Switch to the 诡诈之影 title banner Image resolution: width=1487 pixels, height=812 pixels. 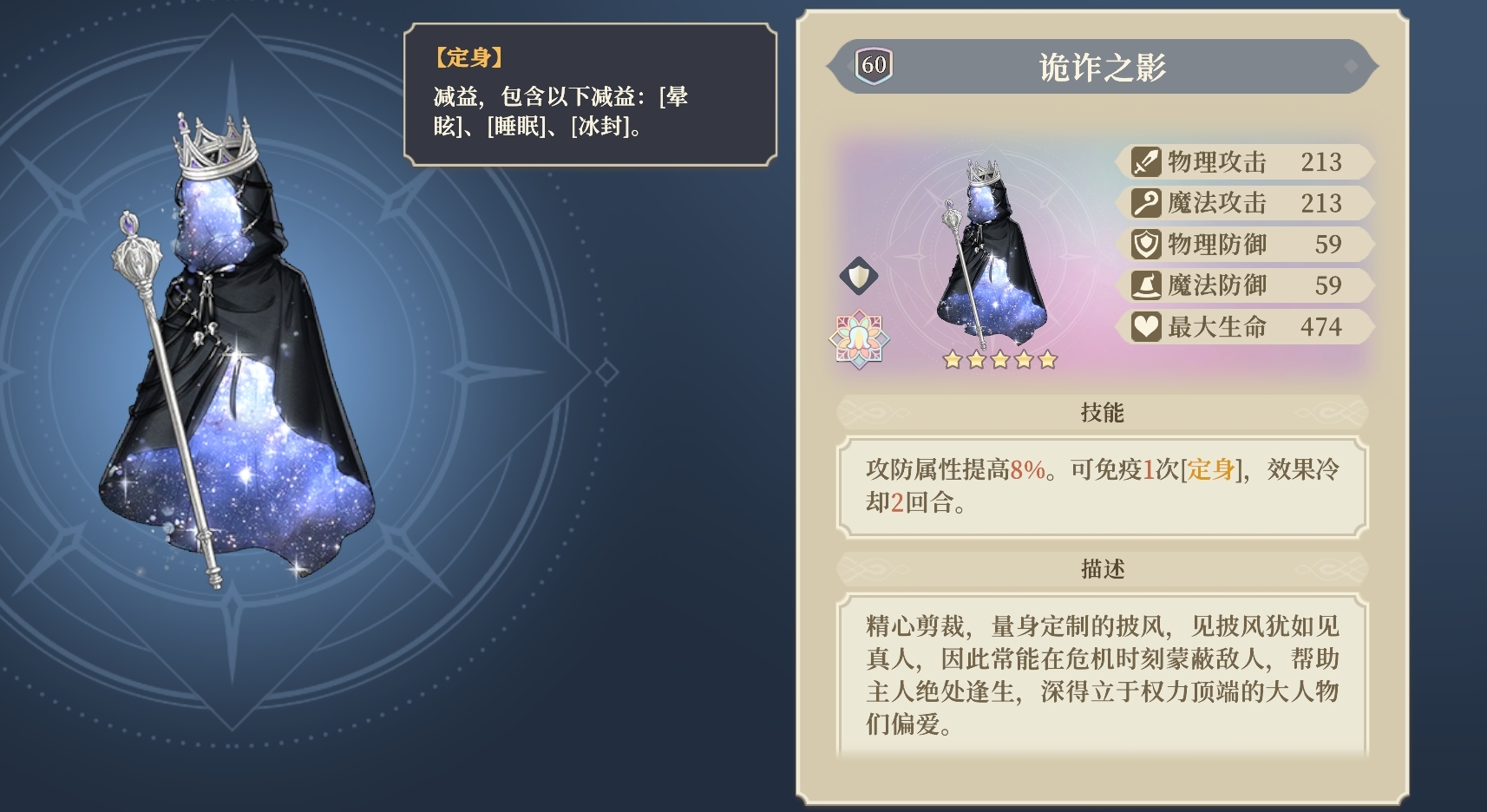[x=1100, y=63]
